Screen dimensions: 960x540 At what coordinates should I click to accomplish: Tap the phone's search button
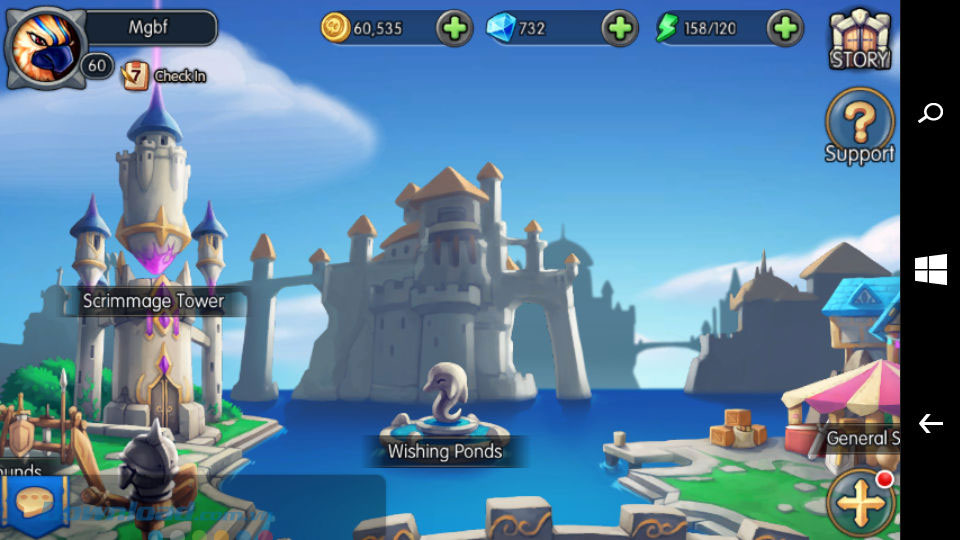tap(930, 112)
